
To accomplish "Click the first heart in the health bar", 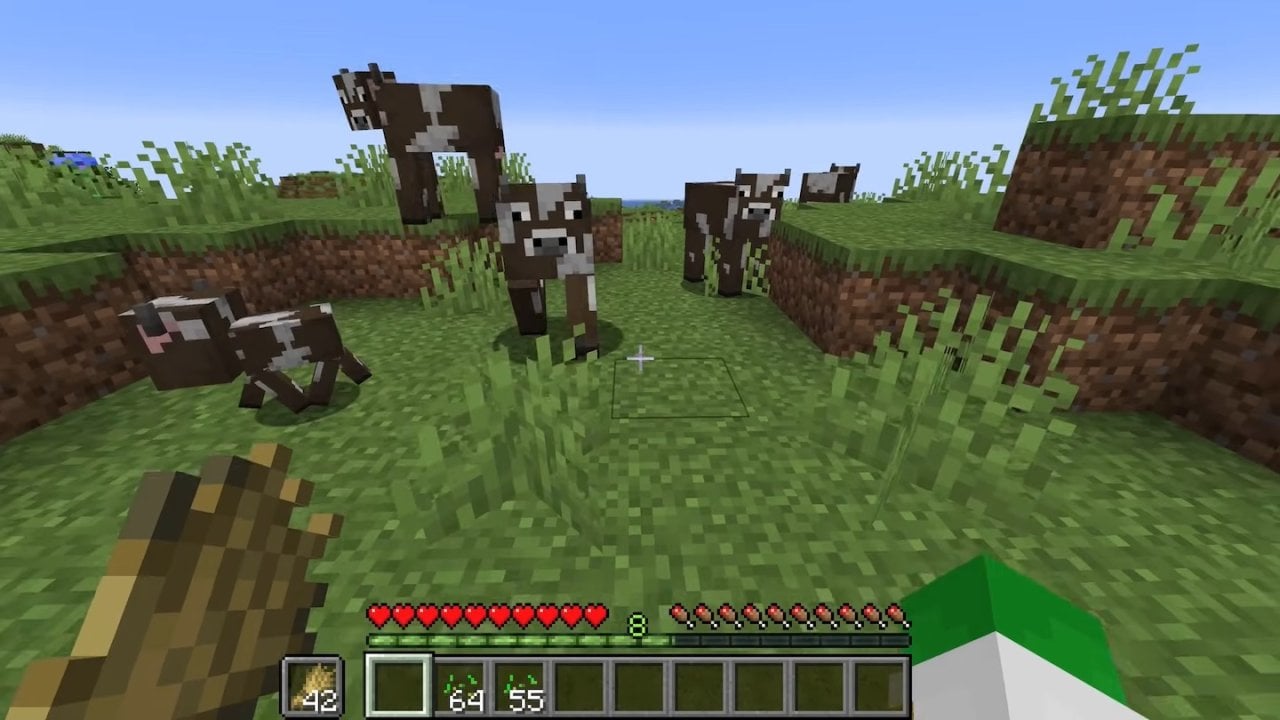I will (x=378, y=614).
